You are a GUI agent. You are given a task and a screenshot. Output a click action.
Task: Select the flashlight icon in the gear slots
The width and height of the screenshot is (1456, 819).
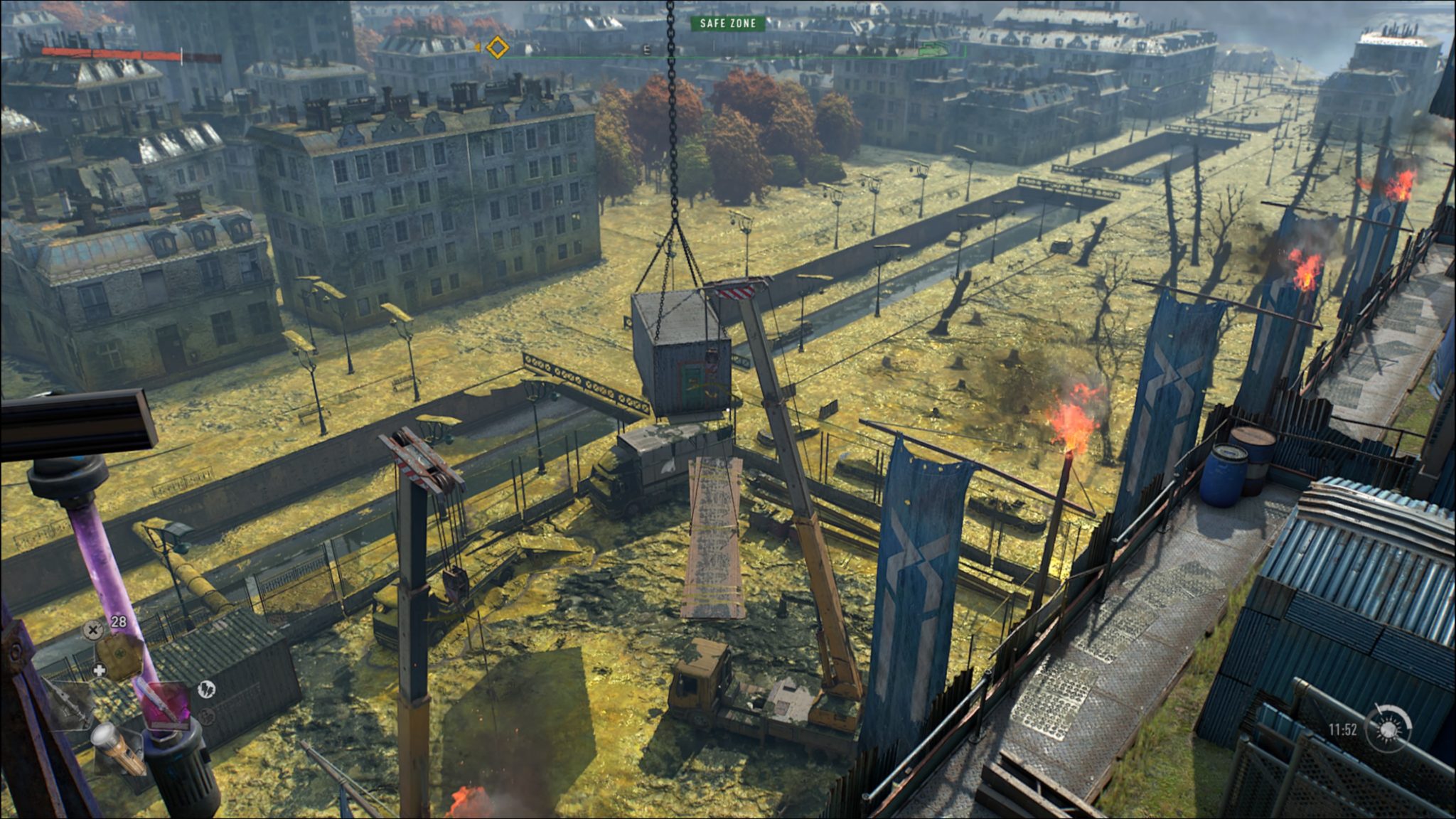click(x=116, y=749)
